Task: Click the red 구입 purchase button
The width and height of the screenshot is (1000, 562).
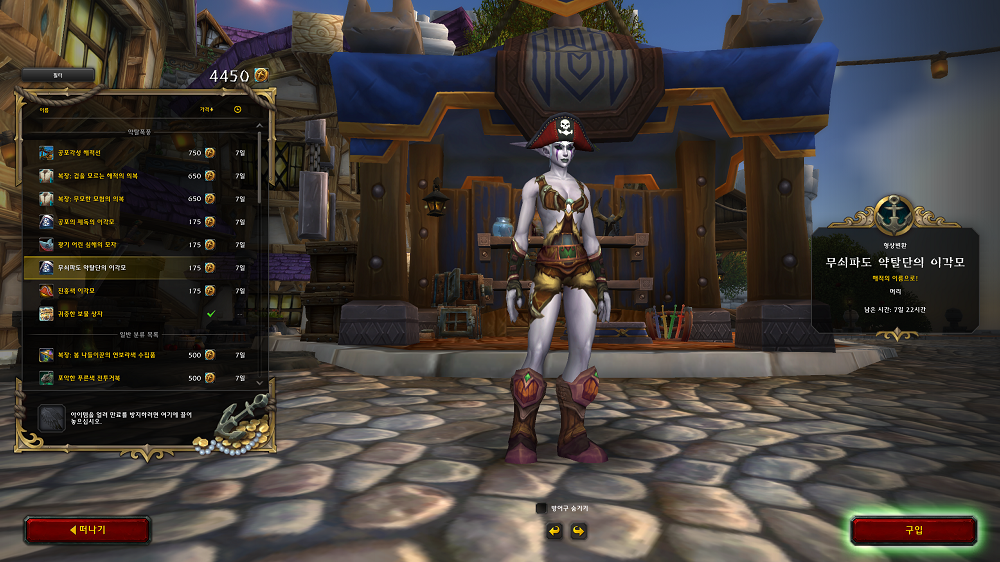Action: pos(913,530)
